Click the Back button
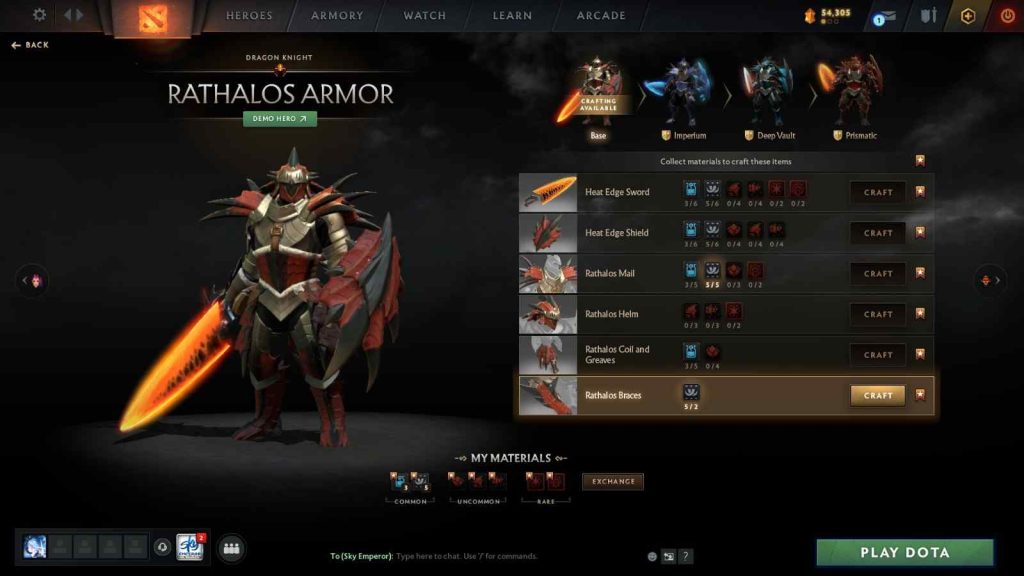 pos(31,45)
